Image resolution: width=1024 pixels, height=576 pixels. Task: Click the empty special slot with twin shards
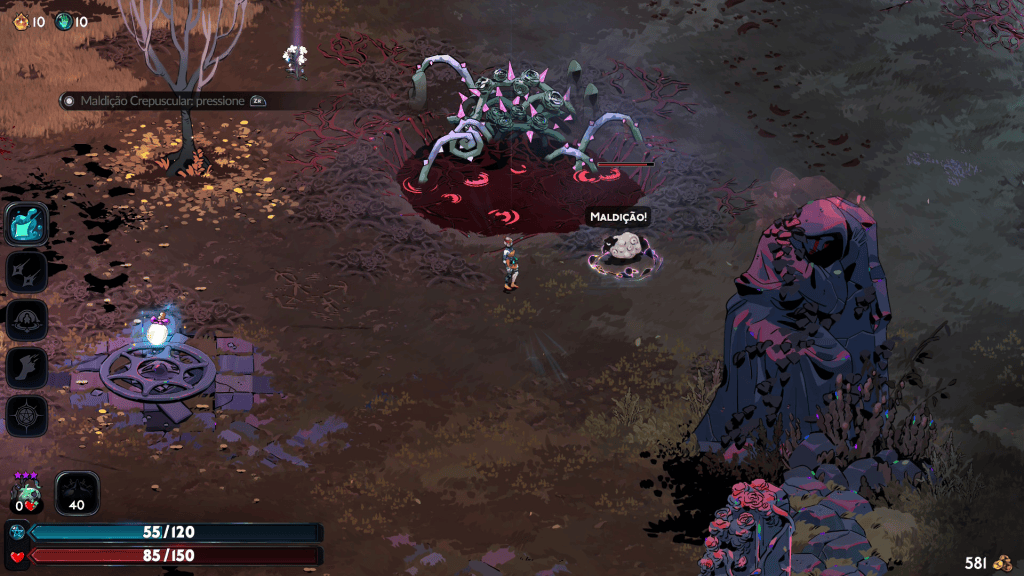click(27, 271)
